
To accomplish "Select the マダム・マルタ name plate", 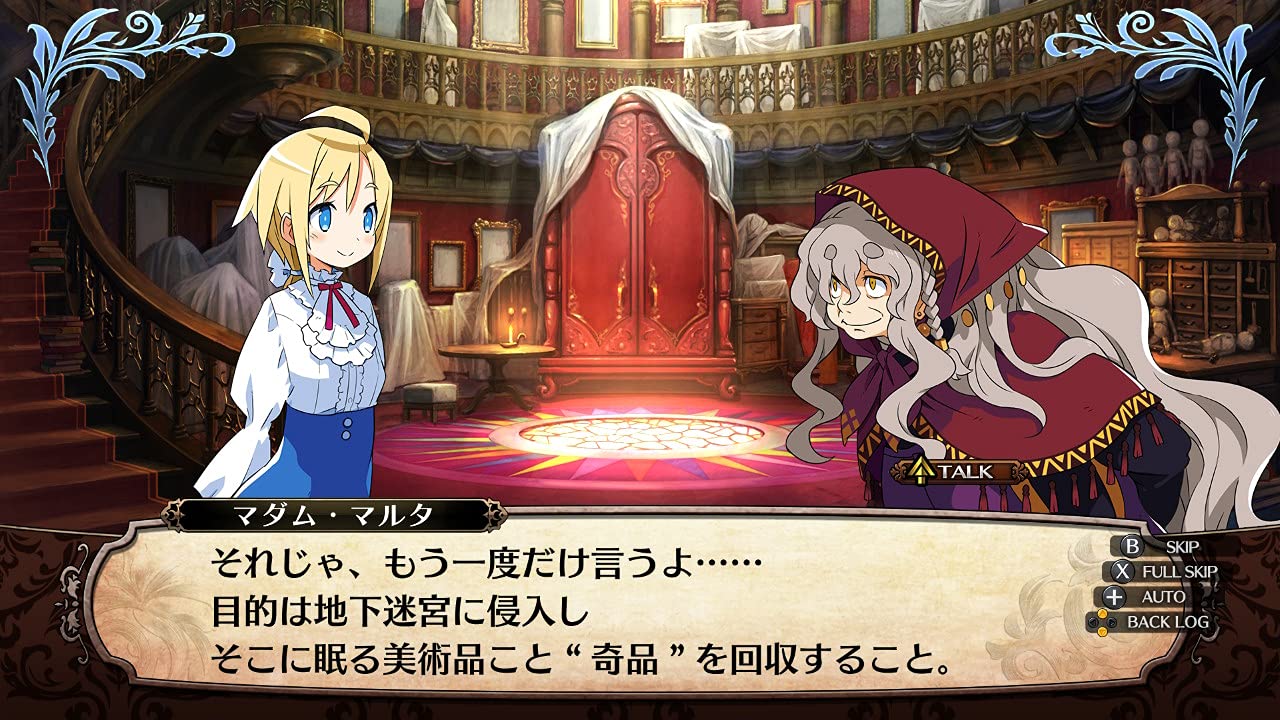I will coord(335,513).
